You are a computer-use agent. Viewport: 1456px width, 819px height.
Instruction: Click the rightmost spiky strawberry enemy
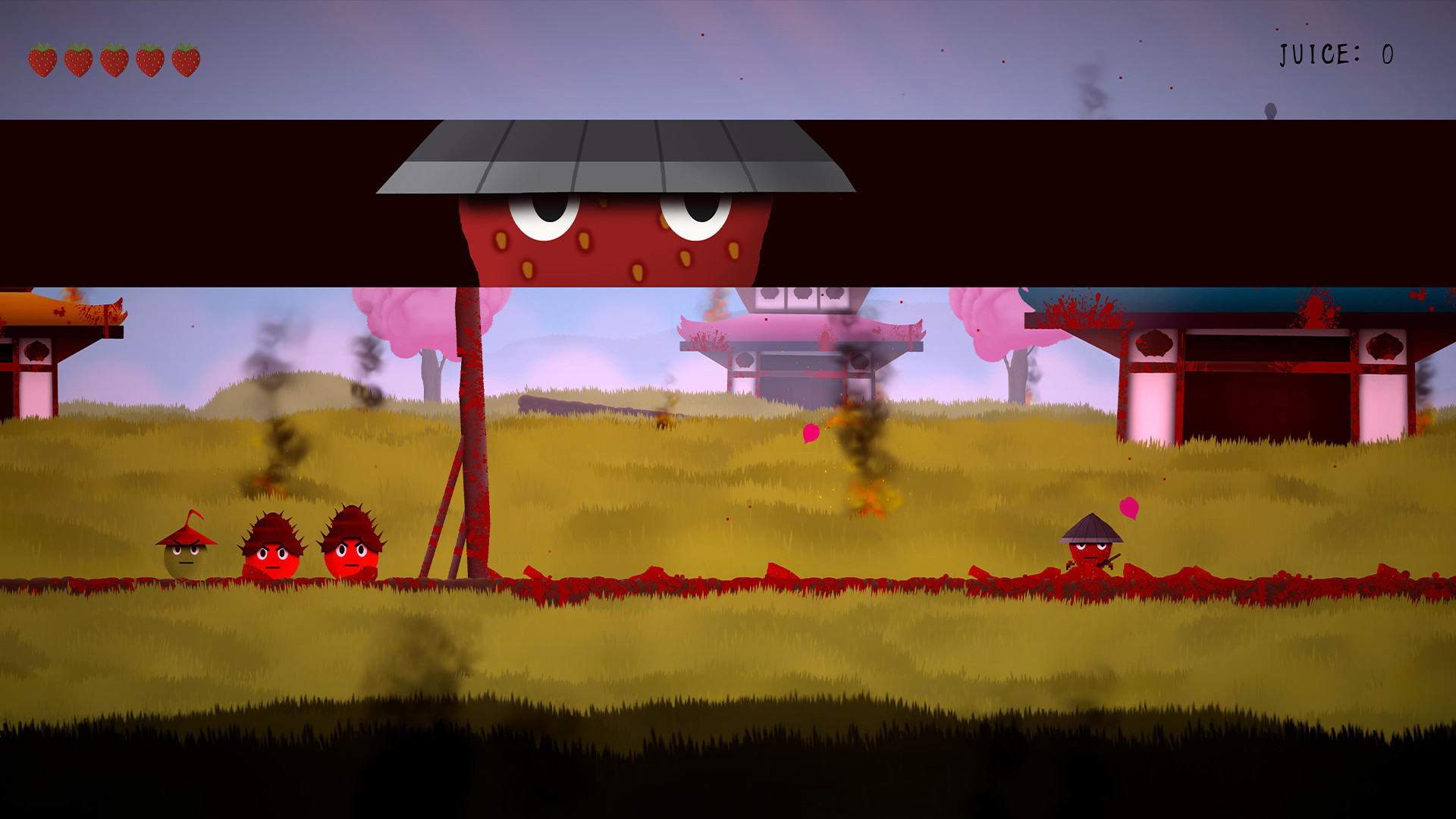tap(351, 554)
